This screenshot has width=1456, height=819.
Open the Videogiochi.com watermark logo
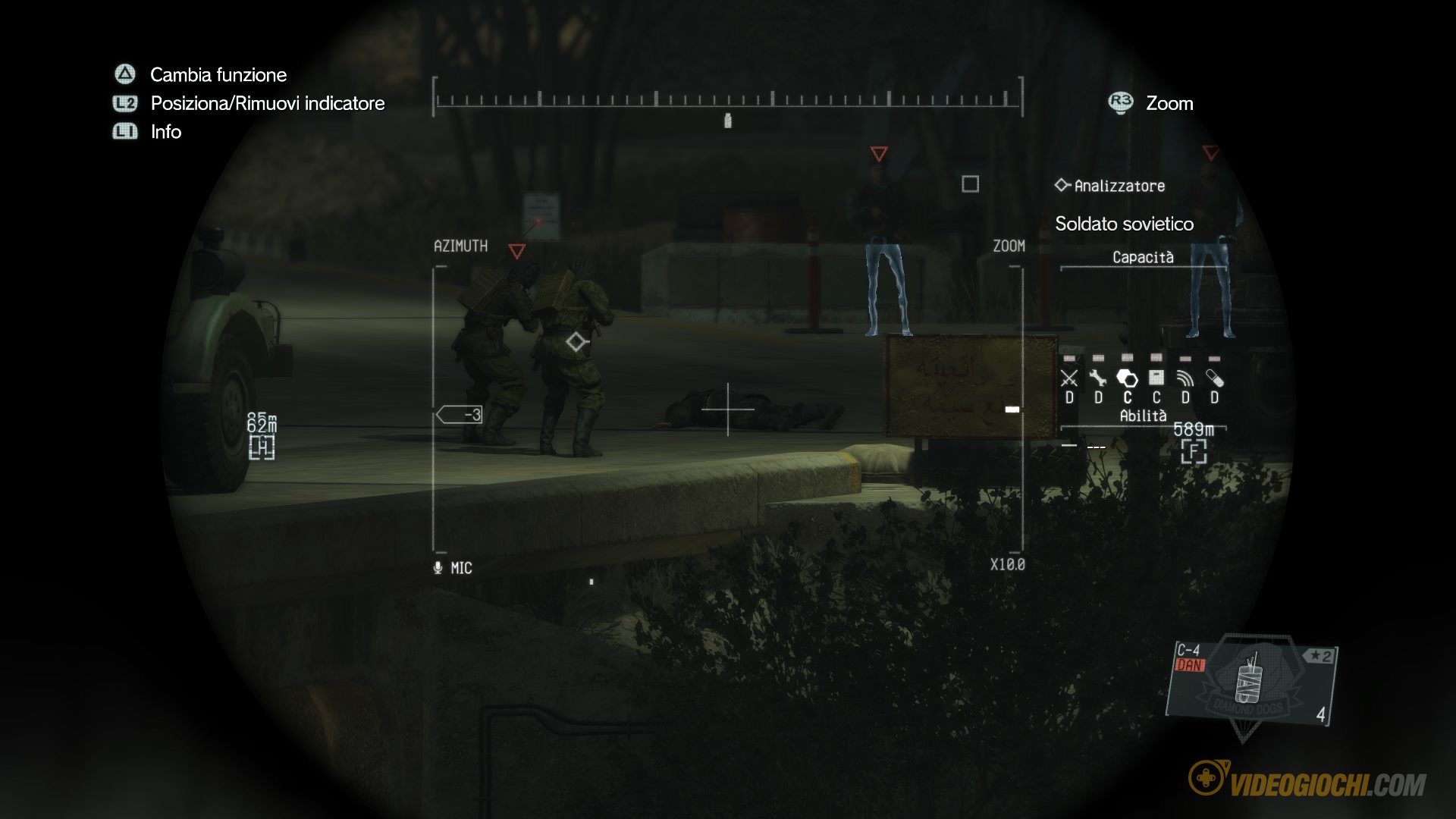point(1307,781)
